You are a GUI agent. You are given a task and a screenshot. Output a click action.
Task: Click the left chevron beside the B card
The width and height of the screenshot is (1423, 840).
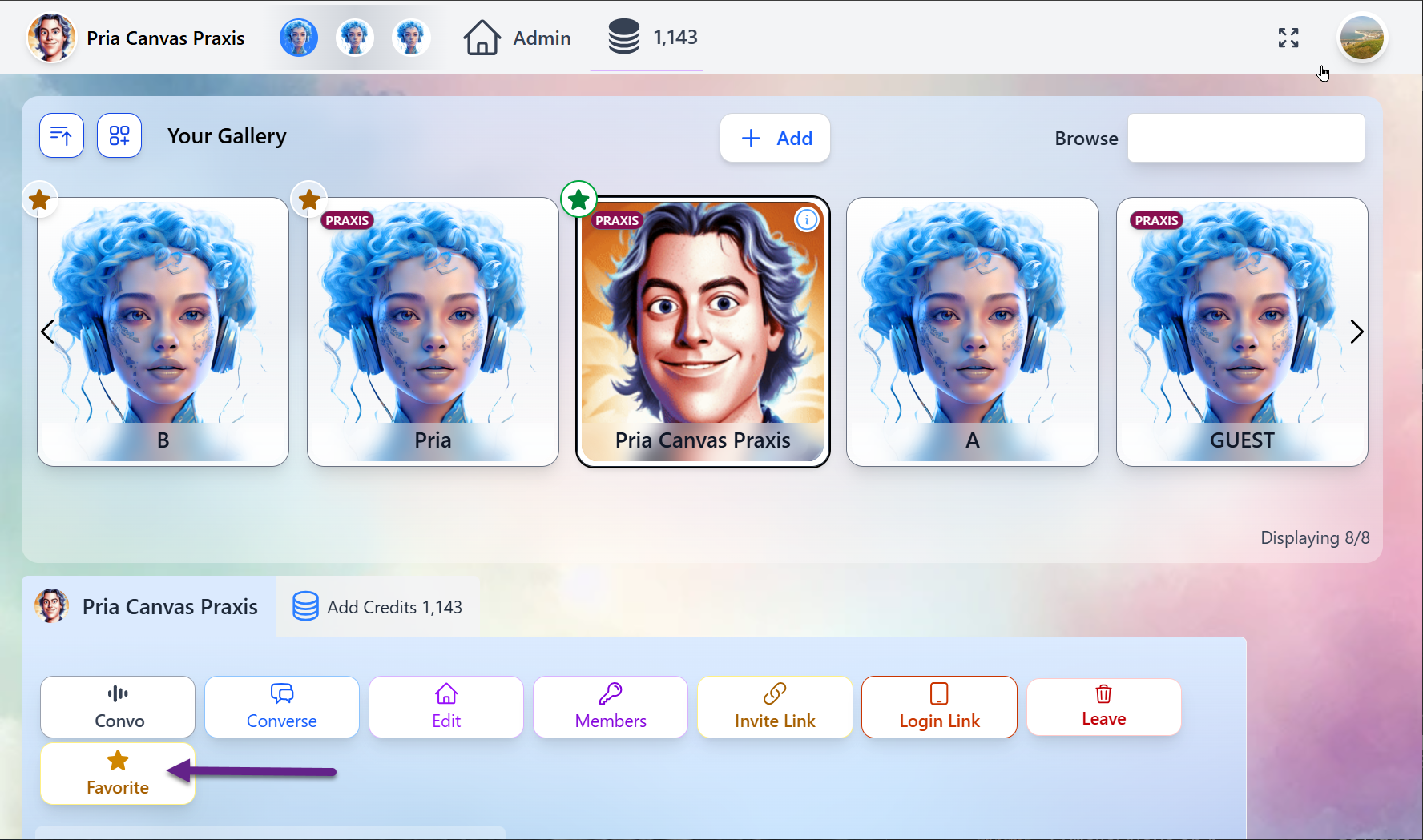(47, 331)
